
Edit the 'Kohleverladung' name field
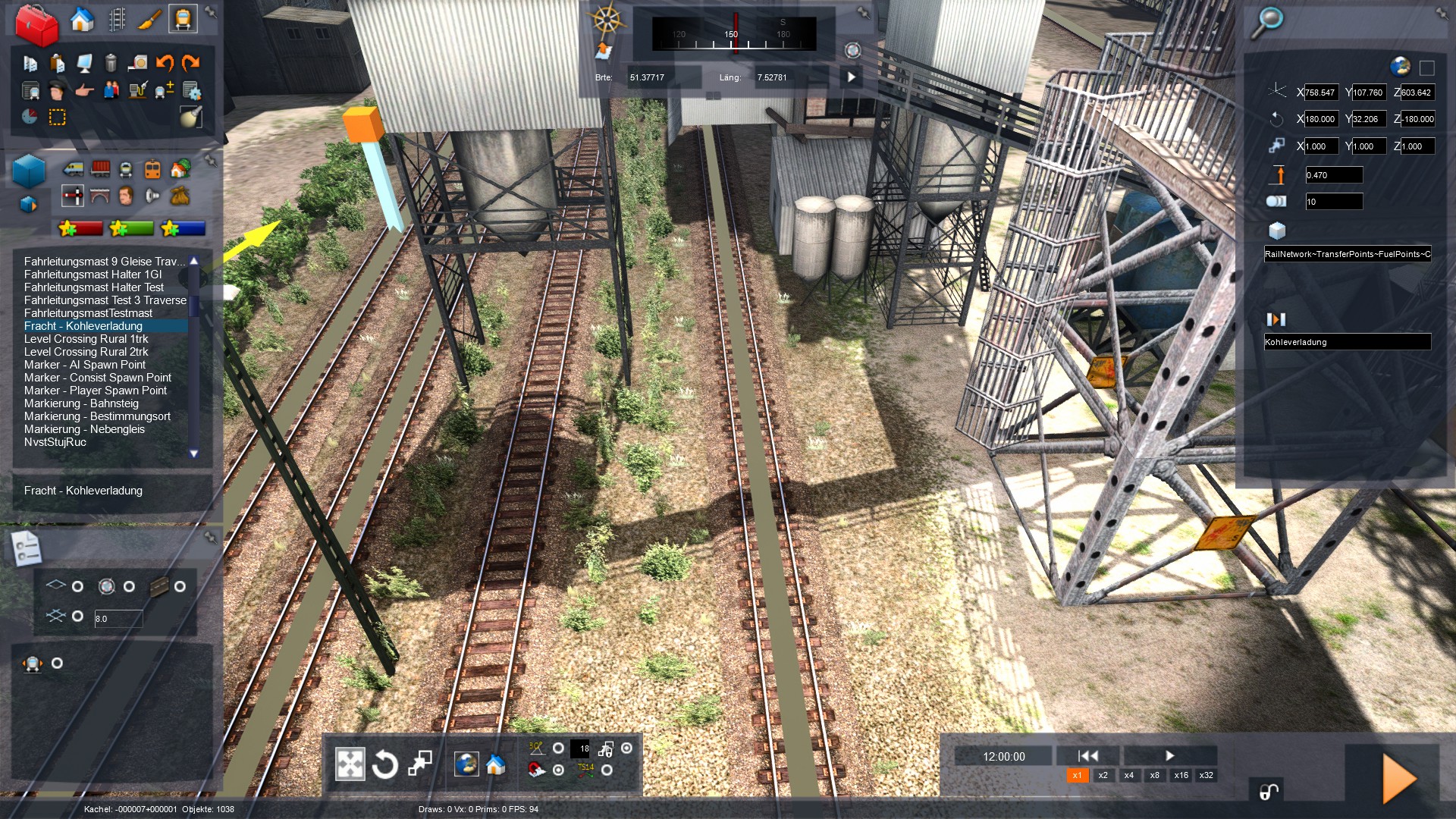click(x=1347, y=342)
